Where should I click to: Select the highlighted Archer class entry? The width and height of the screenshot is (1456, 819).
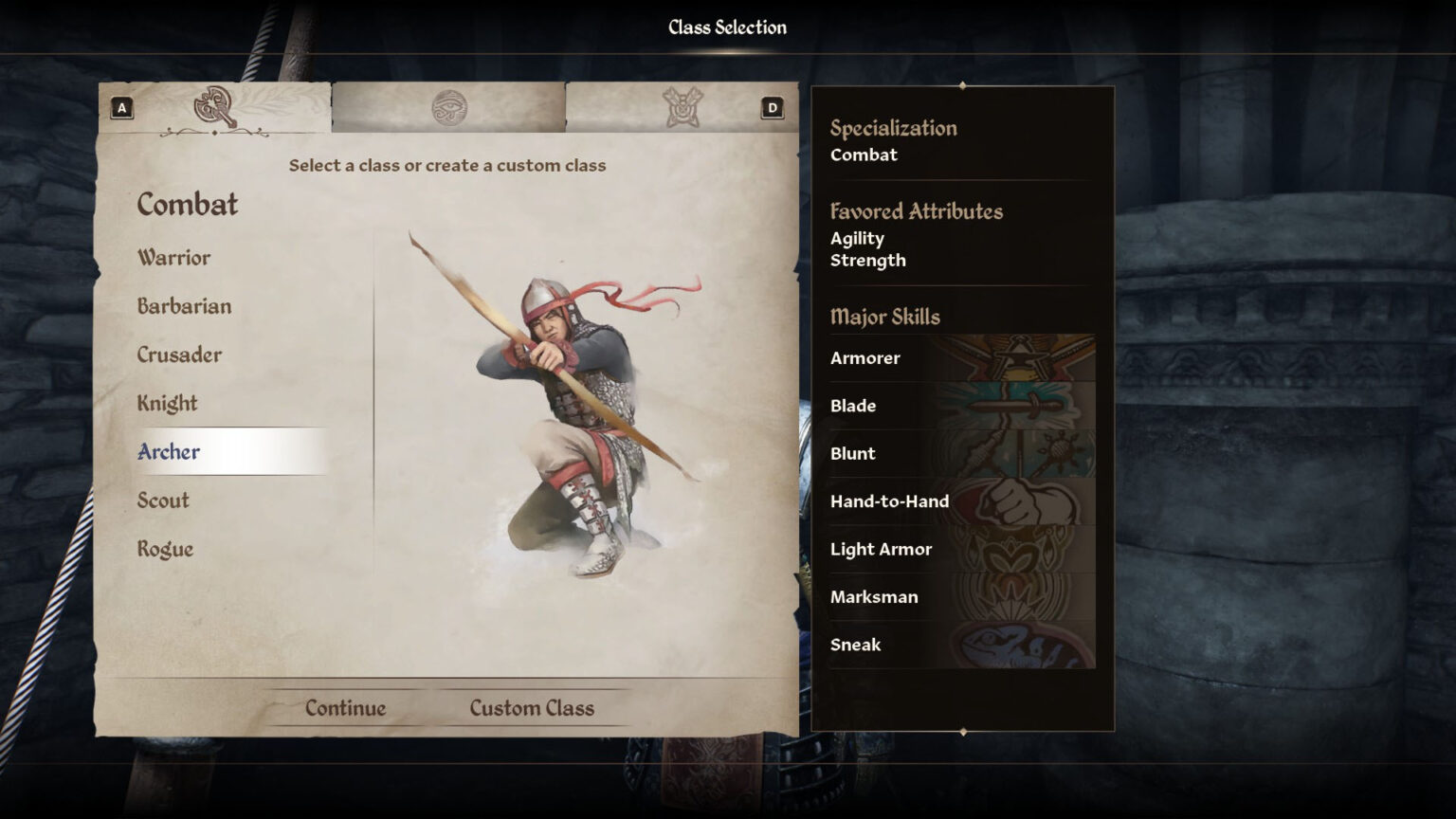[x=169, y=452]
